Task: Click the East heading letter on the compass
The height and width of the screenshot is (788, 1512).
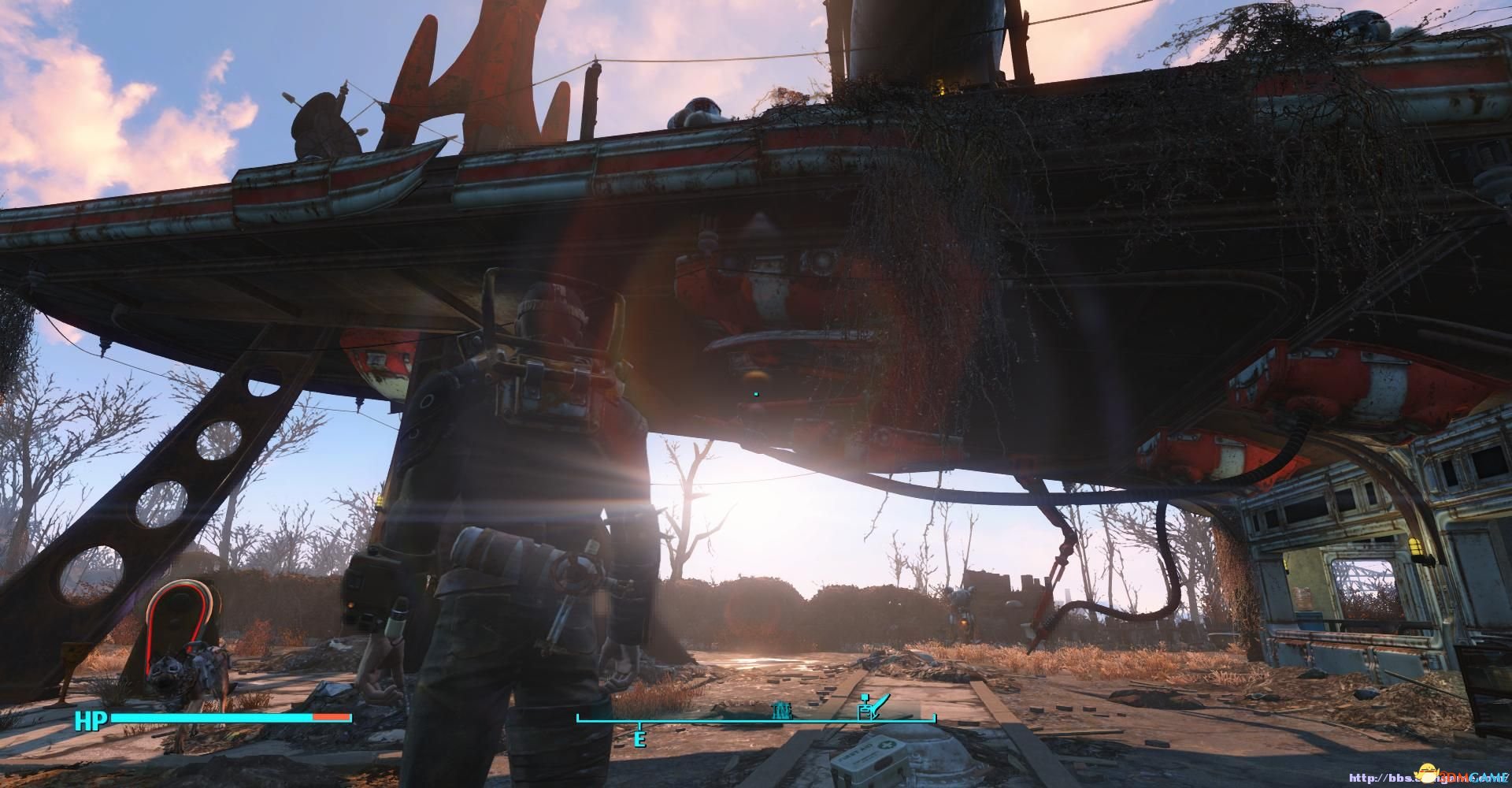Action: (x=639, y=739)
